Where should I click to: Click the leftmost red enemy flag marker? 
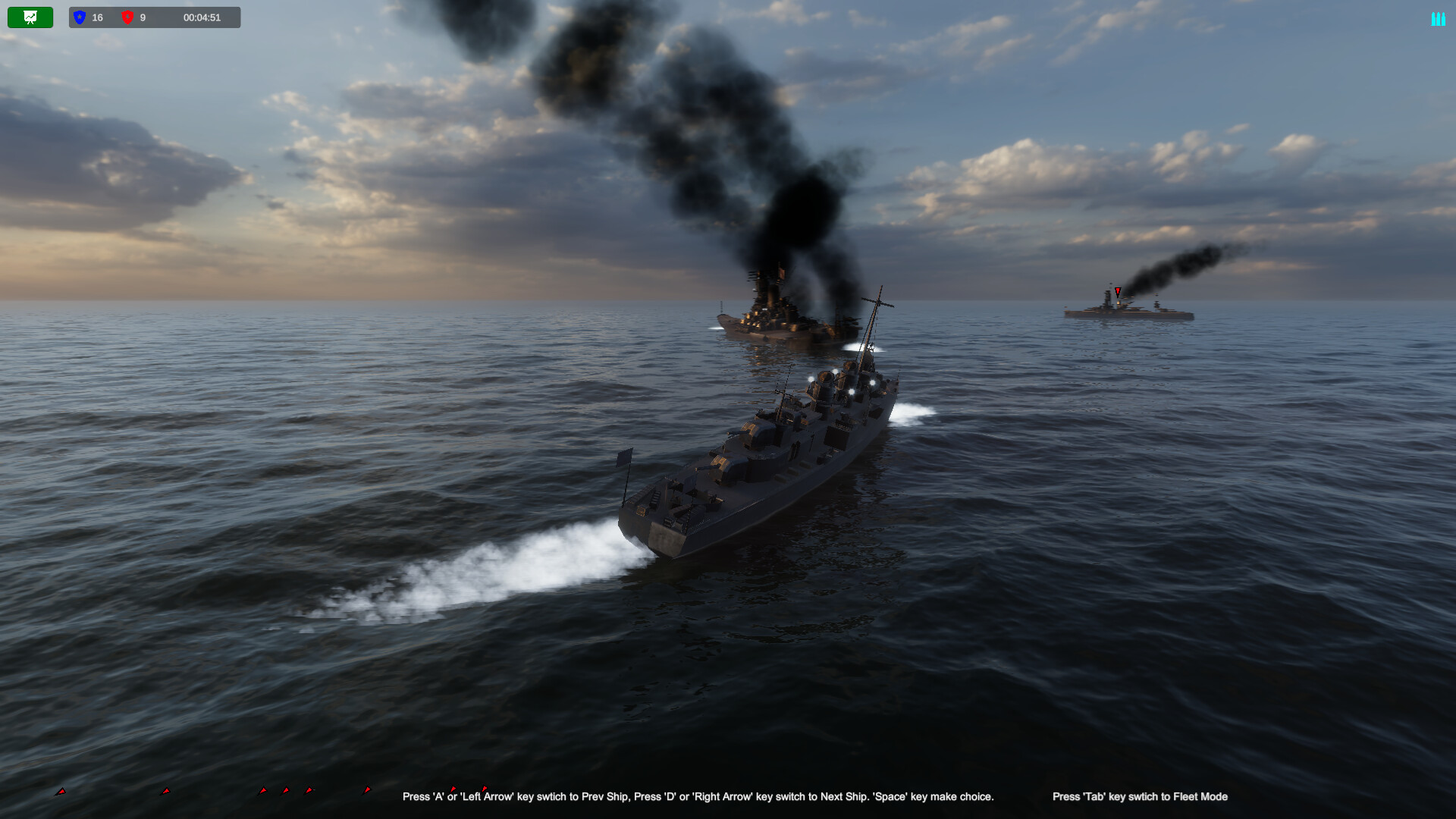coord(60,792)
